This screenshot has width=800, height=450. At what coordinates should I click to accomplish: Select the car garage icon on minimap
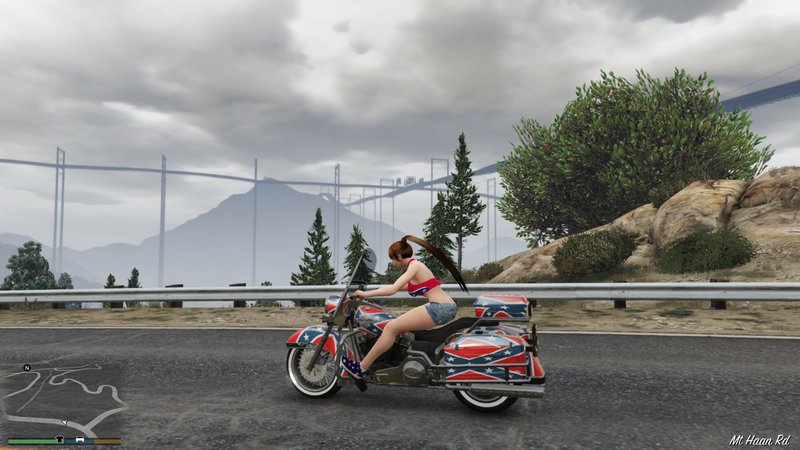tap(80, 439)
